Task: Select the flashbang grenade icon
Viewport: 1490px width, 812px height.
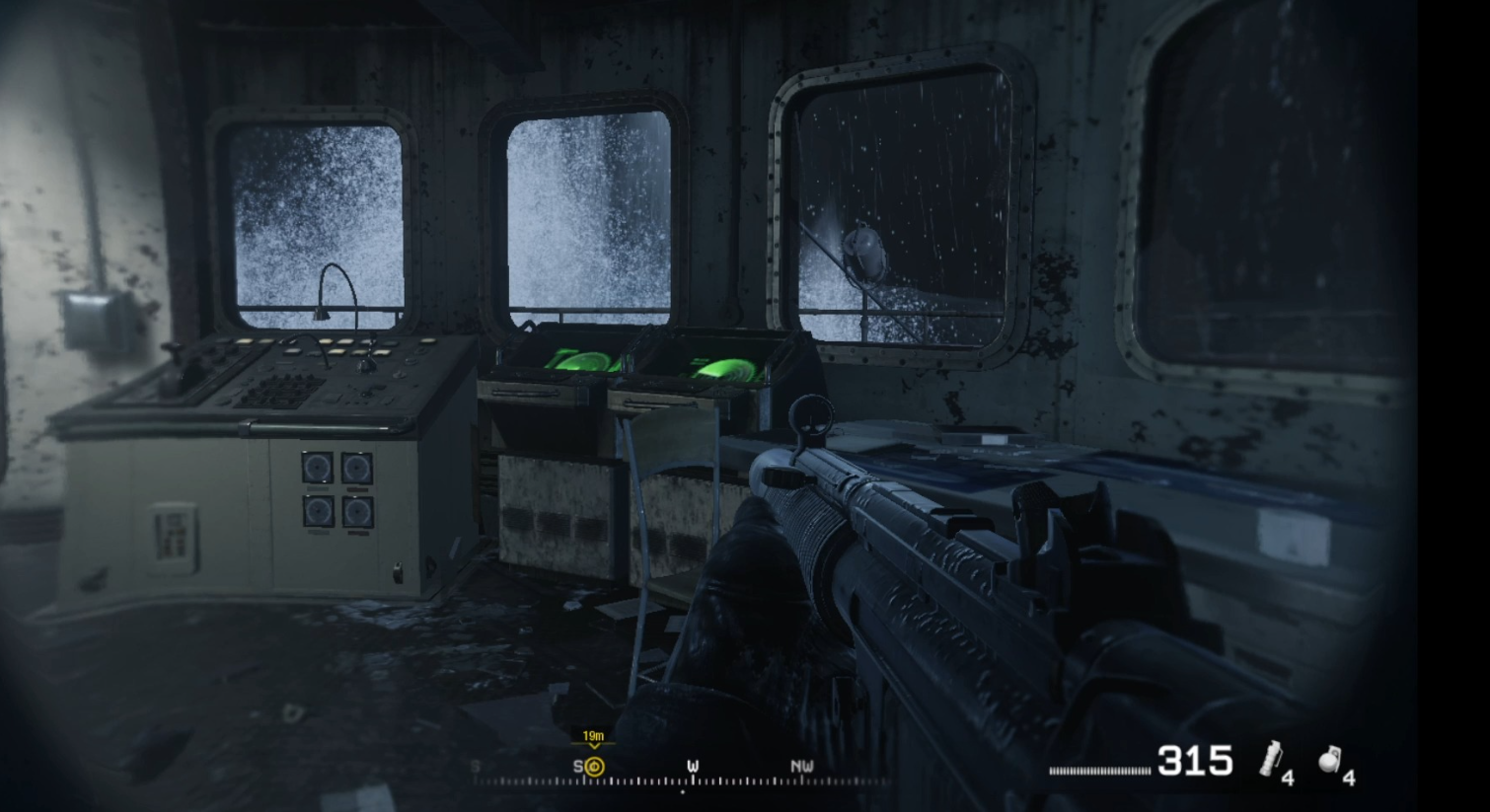Action: point(1271,759)
